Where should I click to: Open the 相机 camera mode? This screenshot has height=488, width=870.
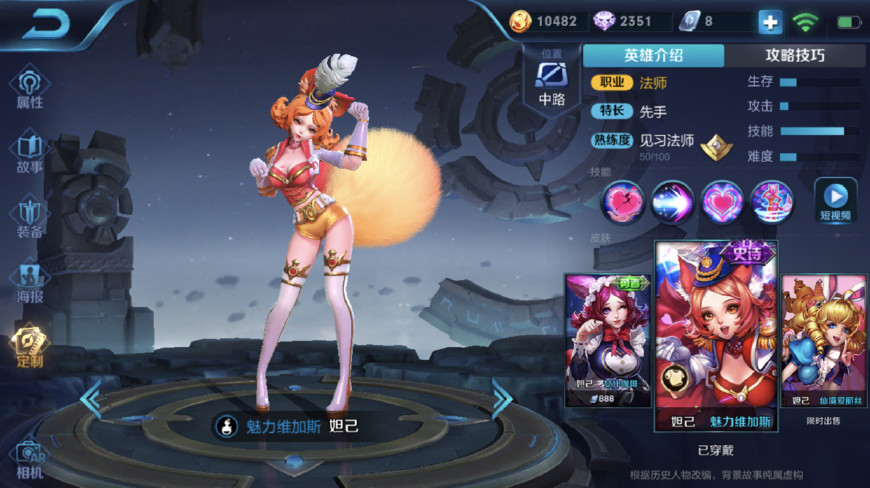[x=30, y=457]
